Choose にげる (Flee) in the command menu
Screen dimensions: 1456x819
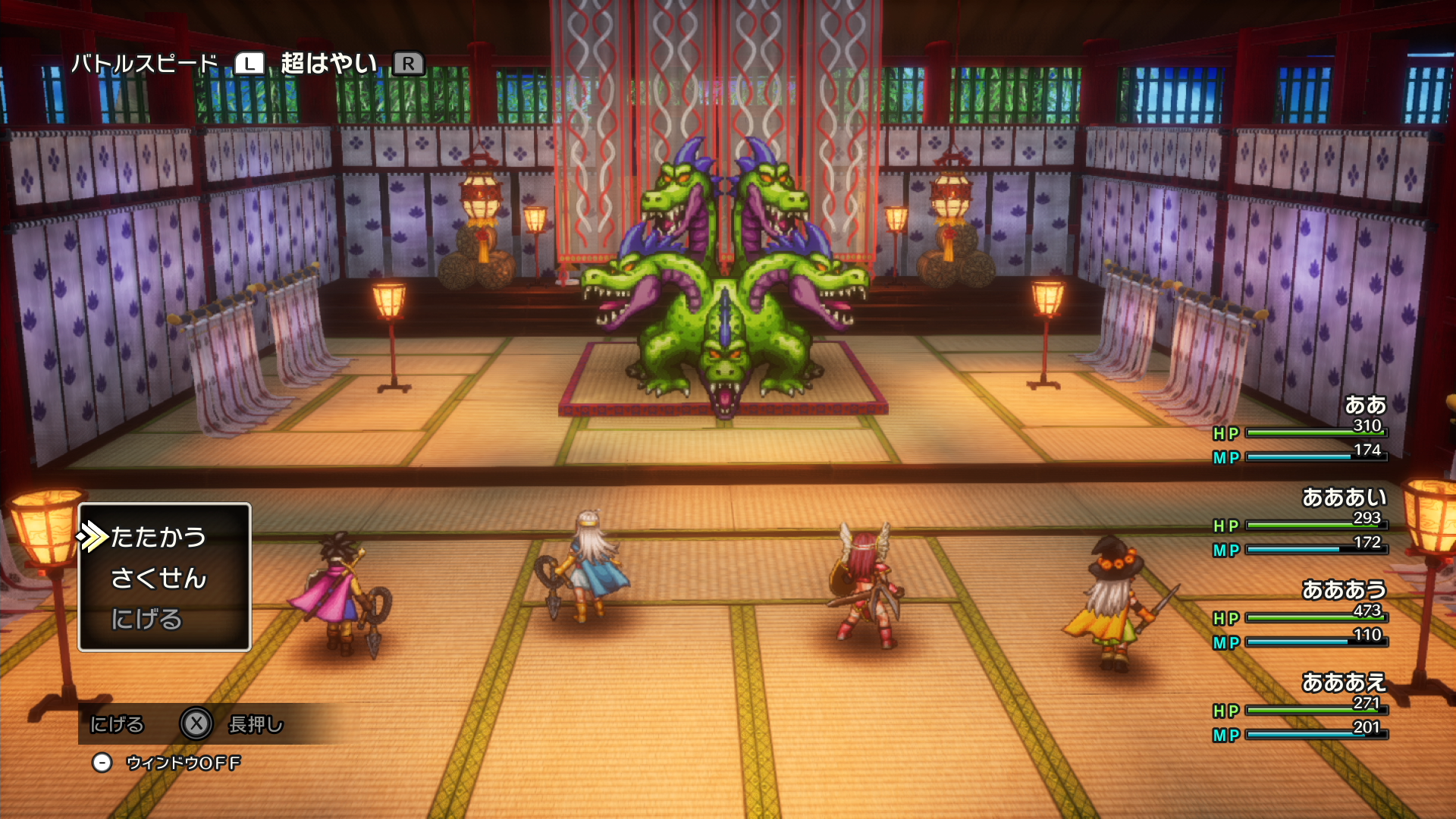pos(147,620)
